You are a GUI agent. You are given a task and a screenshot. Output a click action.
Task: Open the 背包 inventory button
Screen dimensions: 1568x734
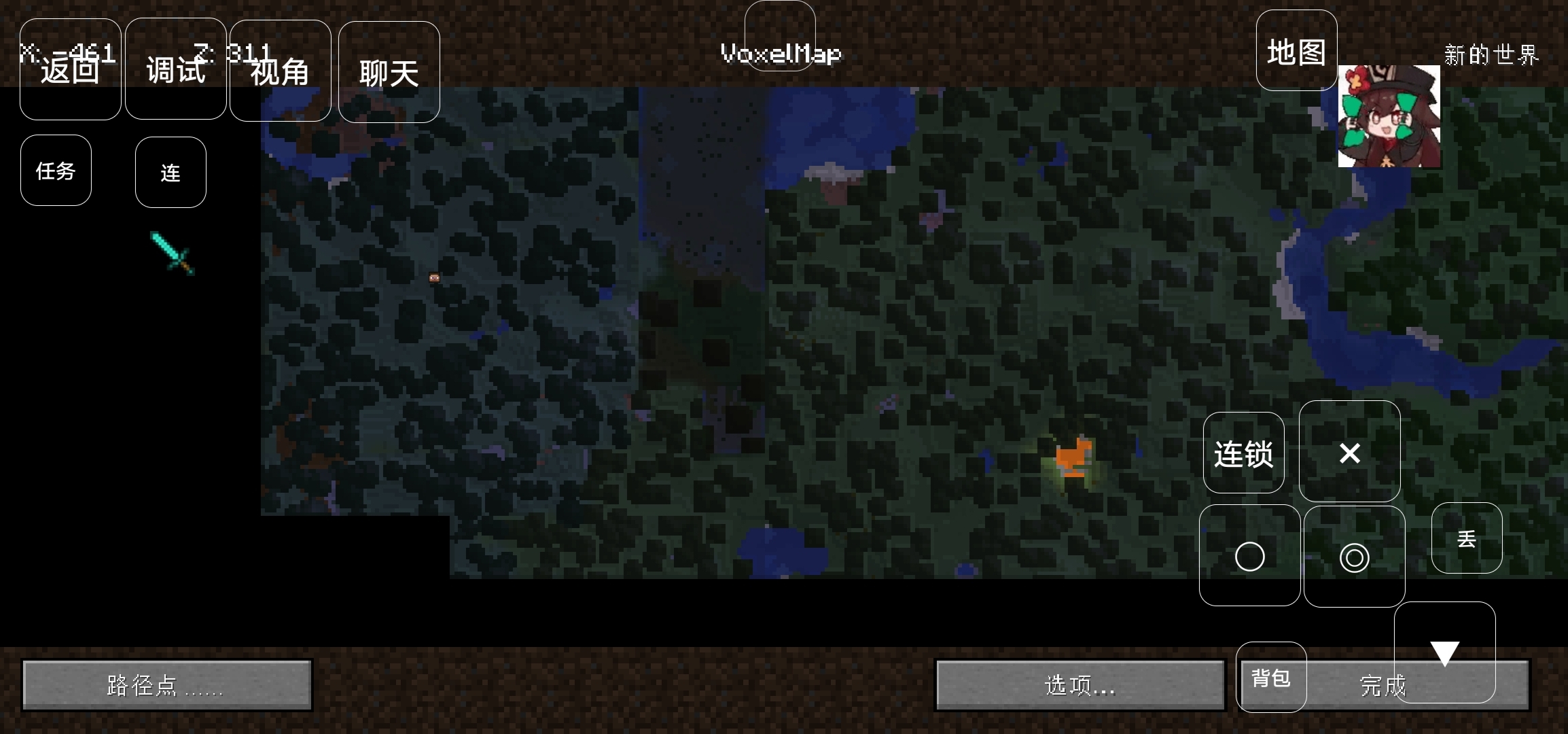[x=1270, y=677]
